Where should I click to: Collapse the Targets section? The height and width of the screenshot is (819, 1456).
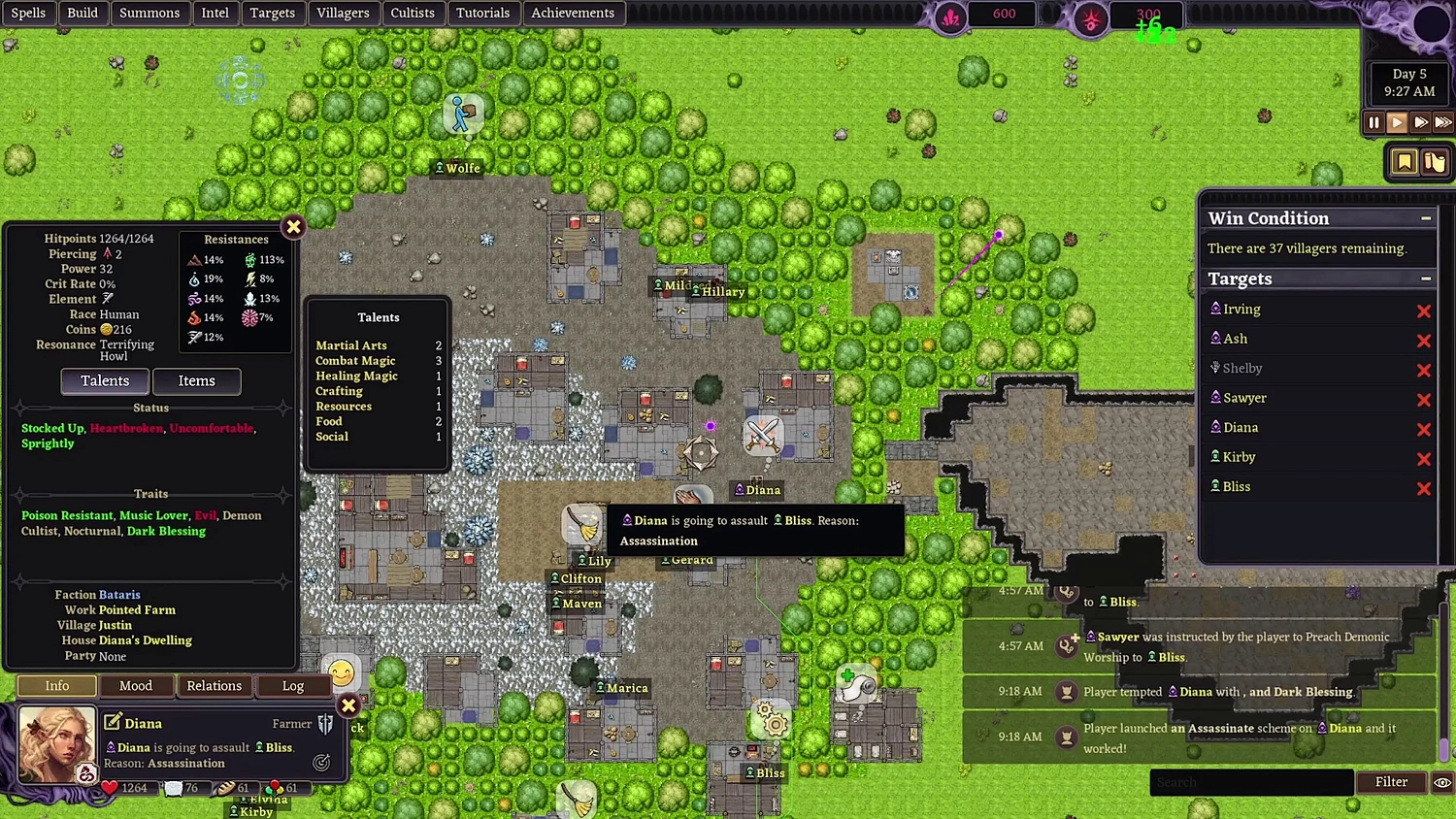[x=1426, y=278]
